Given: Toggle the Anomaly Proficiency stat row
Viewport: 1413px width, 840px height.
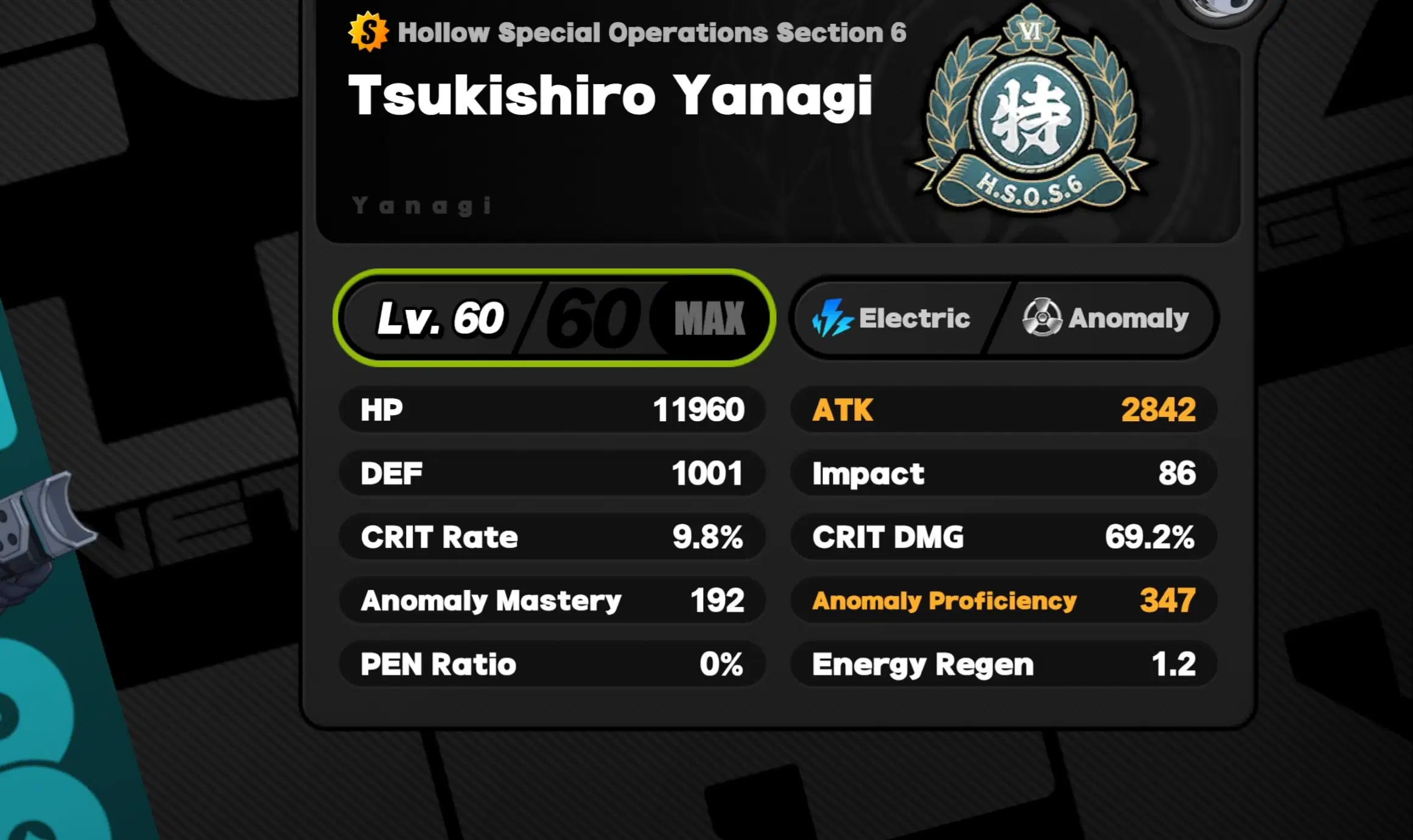Looking at the screenshot, I should (x=1003, y=600).
